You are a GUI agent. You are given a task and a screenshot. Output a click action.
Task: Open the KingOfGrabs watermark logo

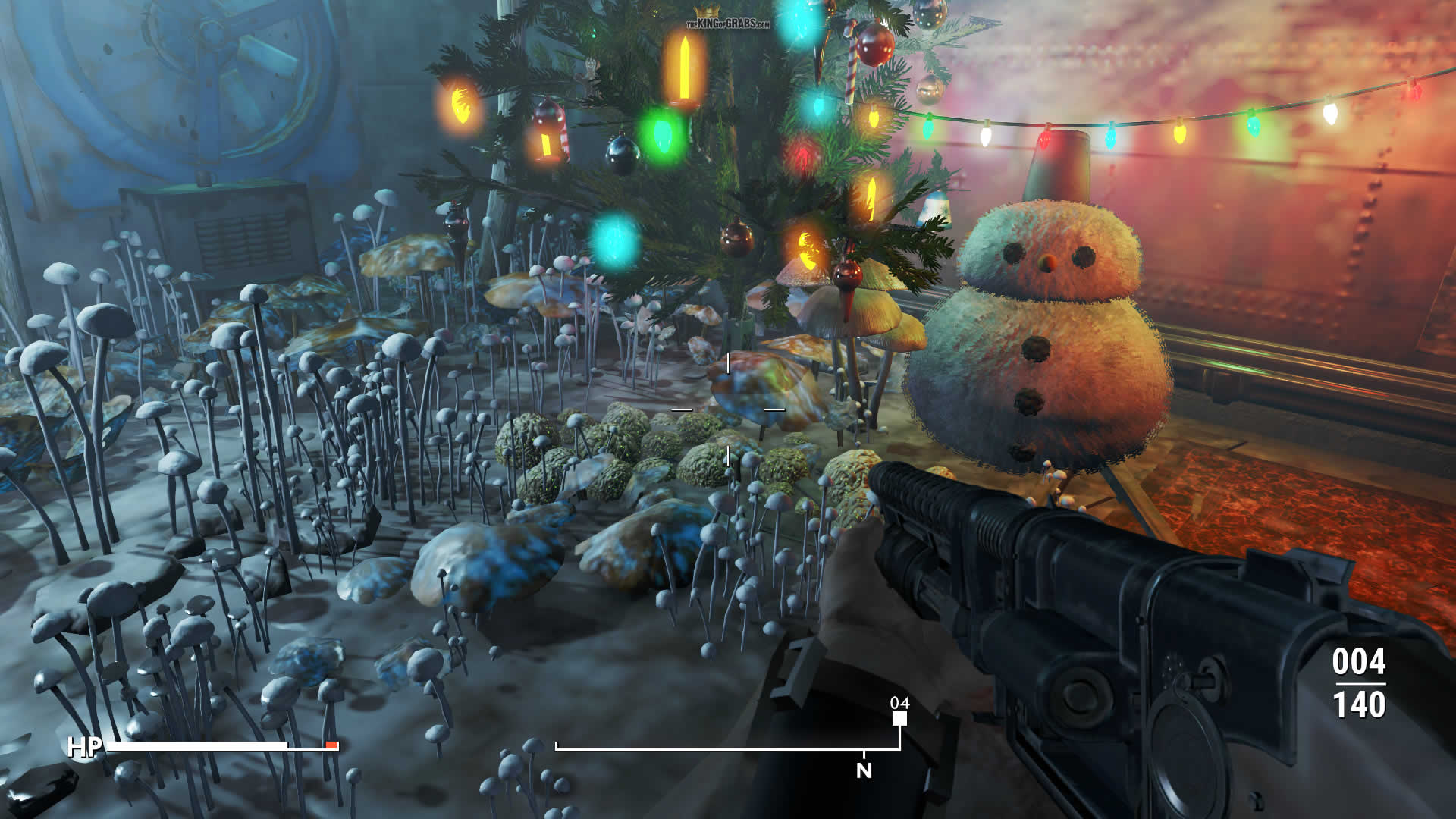727,20
